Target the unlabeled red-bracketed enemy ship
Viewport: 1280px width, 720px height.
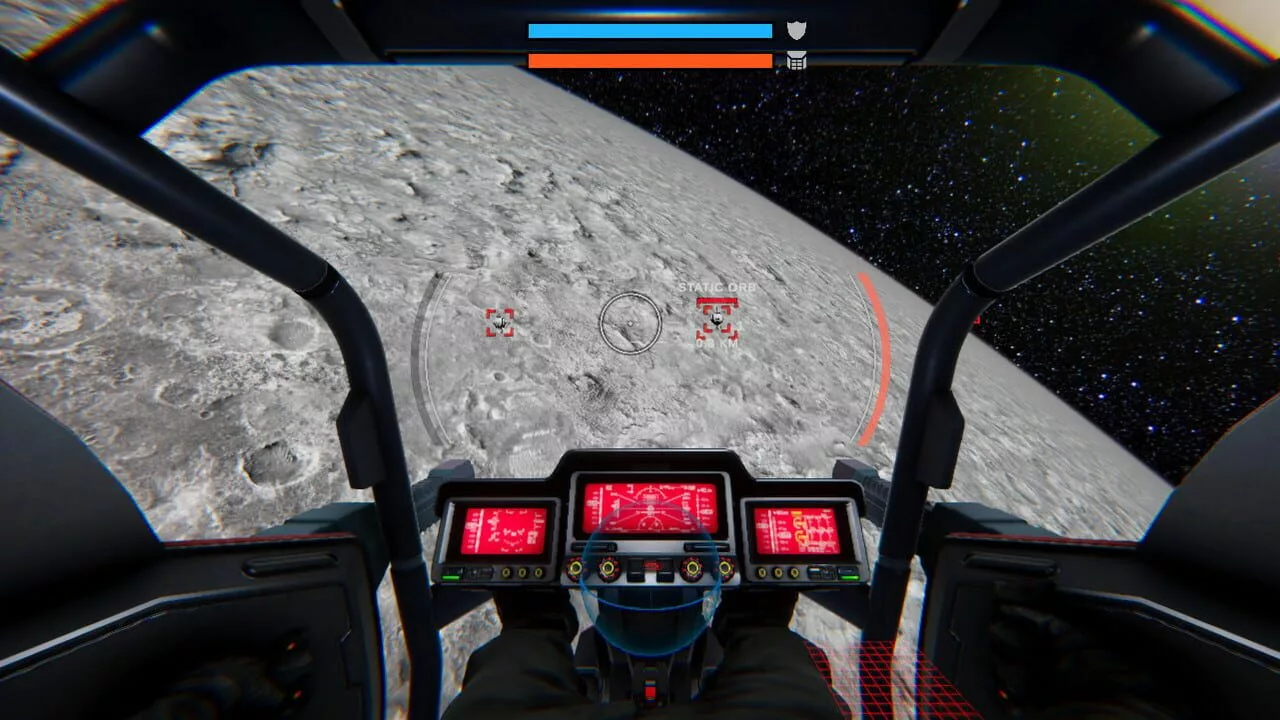pyautogui.click(x=500, y=322)
